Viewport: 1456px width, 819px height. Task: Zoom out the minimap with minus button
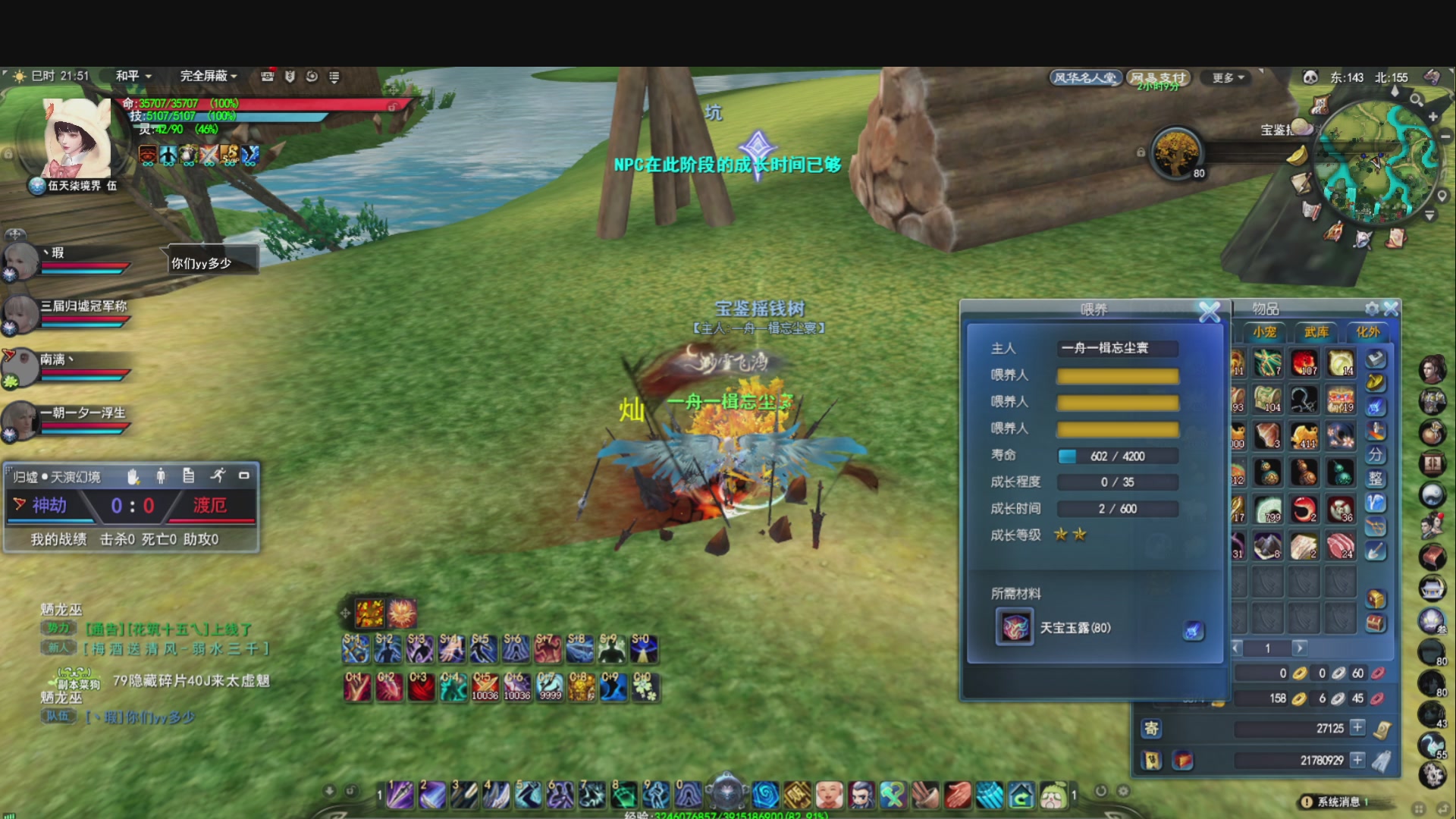pos(1445,136)
